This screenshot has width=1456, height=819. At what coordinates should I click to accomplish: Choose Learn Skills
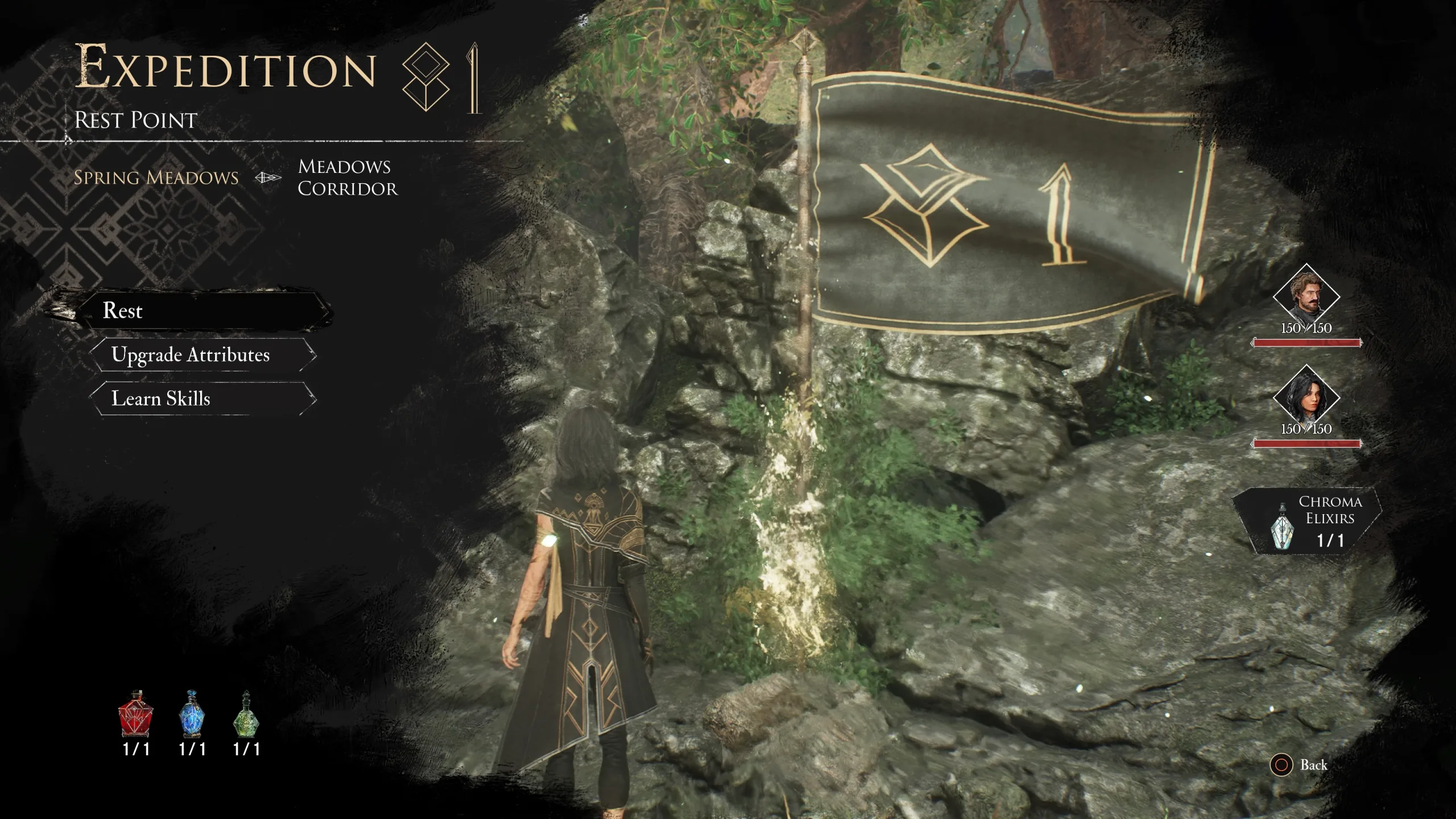[x=202, y=399]
